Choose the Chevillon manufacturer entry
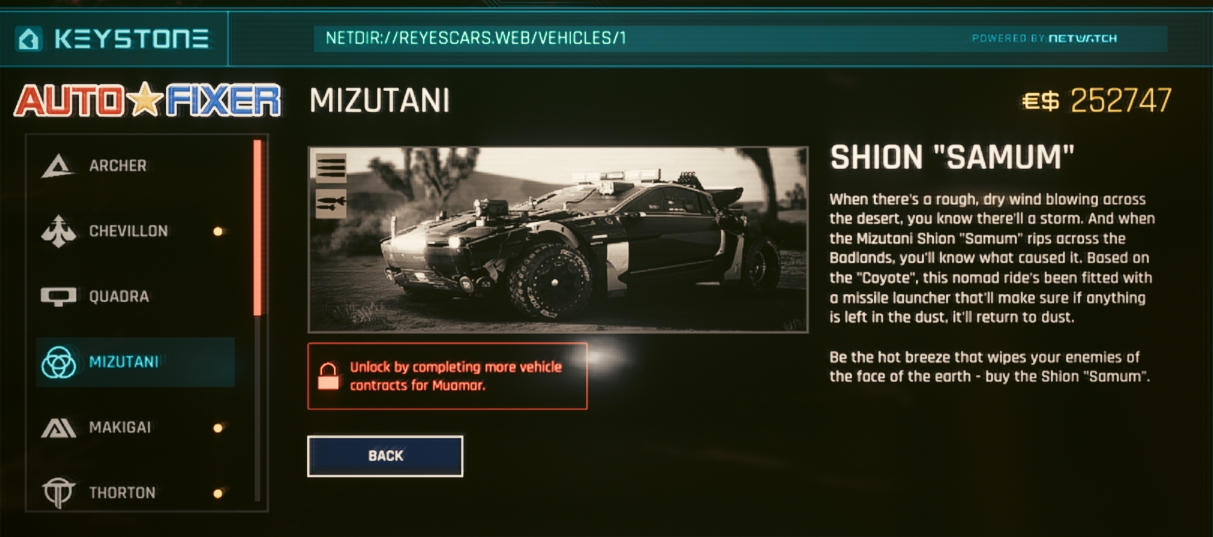 (x=128, y=231)
